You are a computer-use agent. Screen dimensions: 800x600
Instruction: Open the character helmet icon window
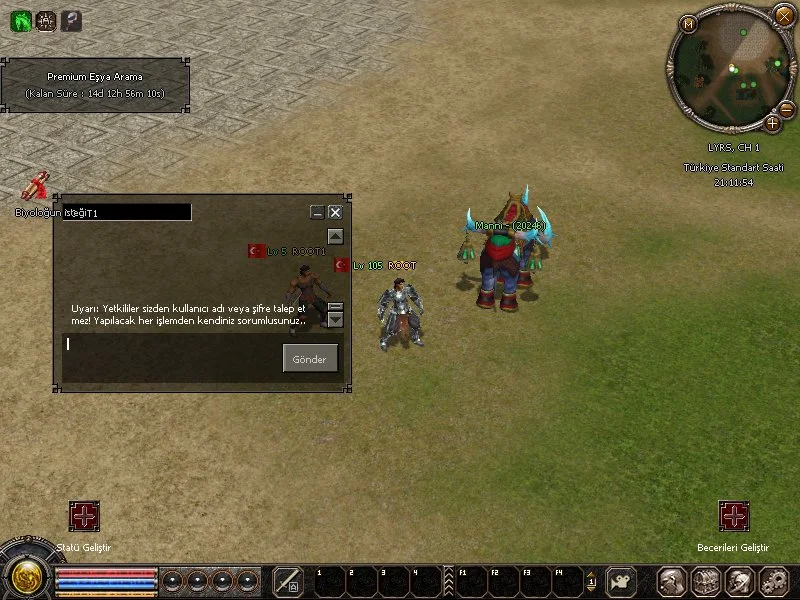tap(673, 581)
